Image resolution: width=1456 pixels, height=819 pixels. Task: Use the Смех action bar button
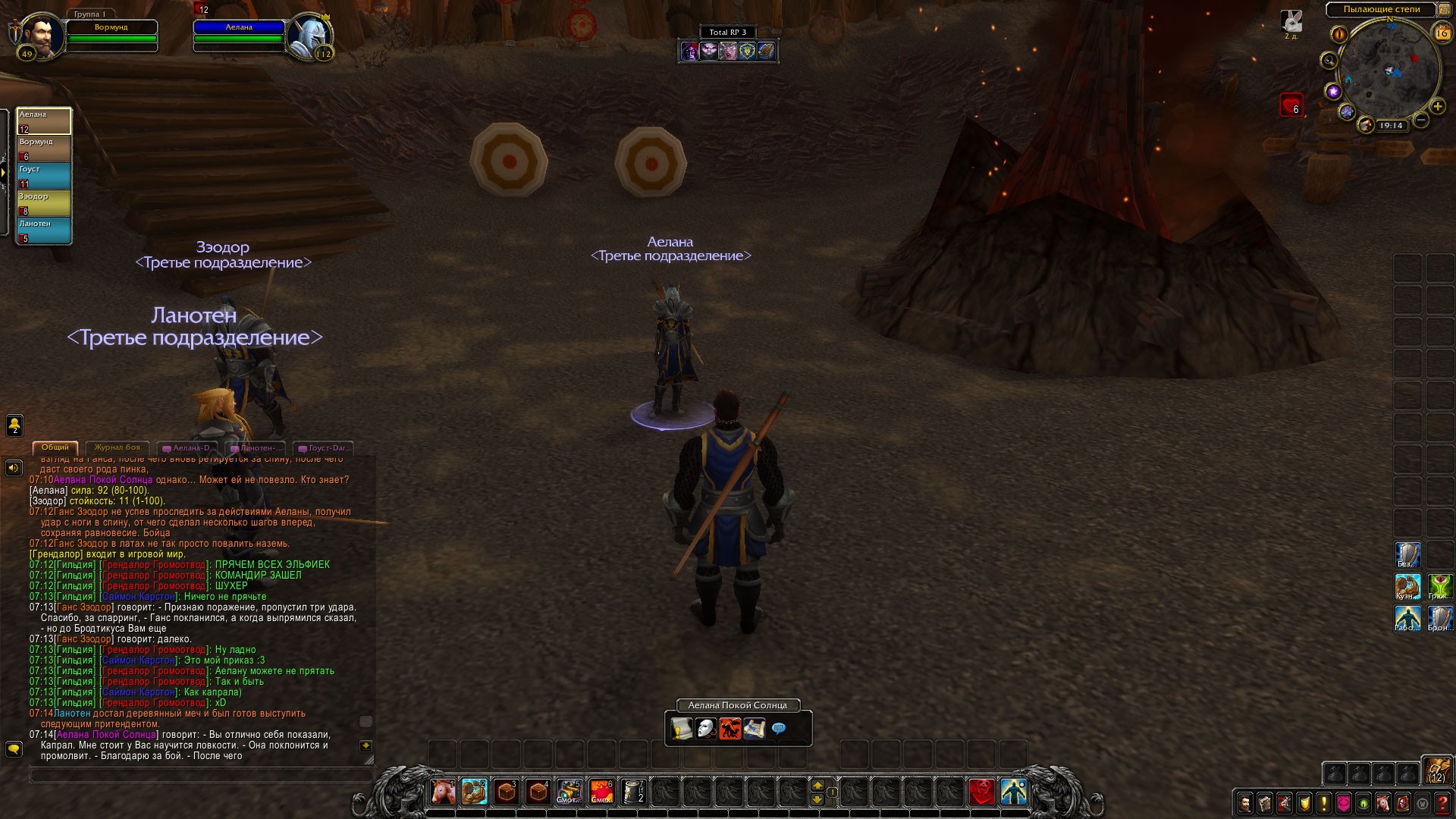[x=601, y=792]
